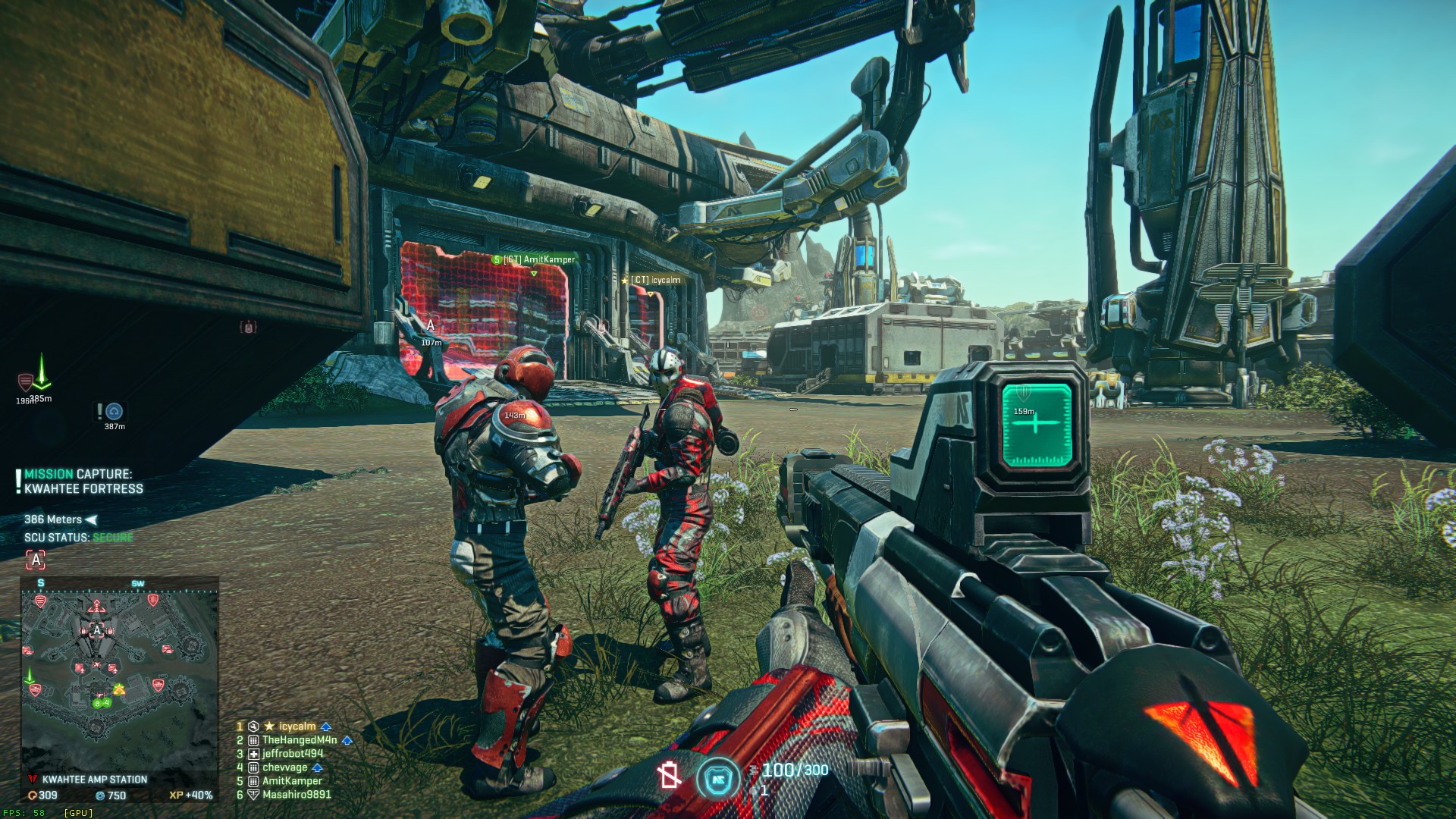This screenshot has width=1456, height=819.
Task: Select squad leader icycalm in squad list
Action: pos(297,726)
